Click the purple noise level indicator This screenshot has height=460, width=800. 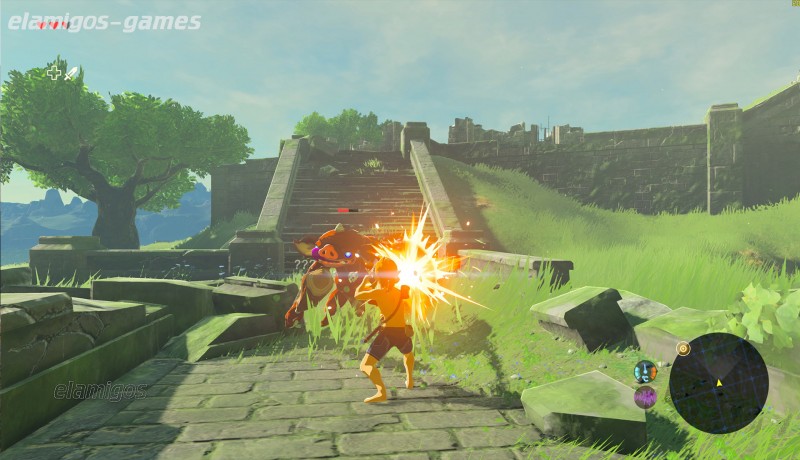645,397
